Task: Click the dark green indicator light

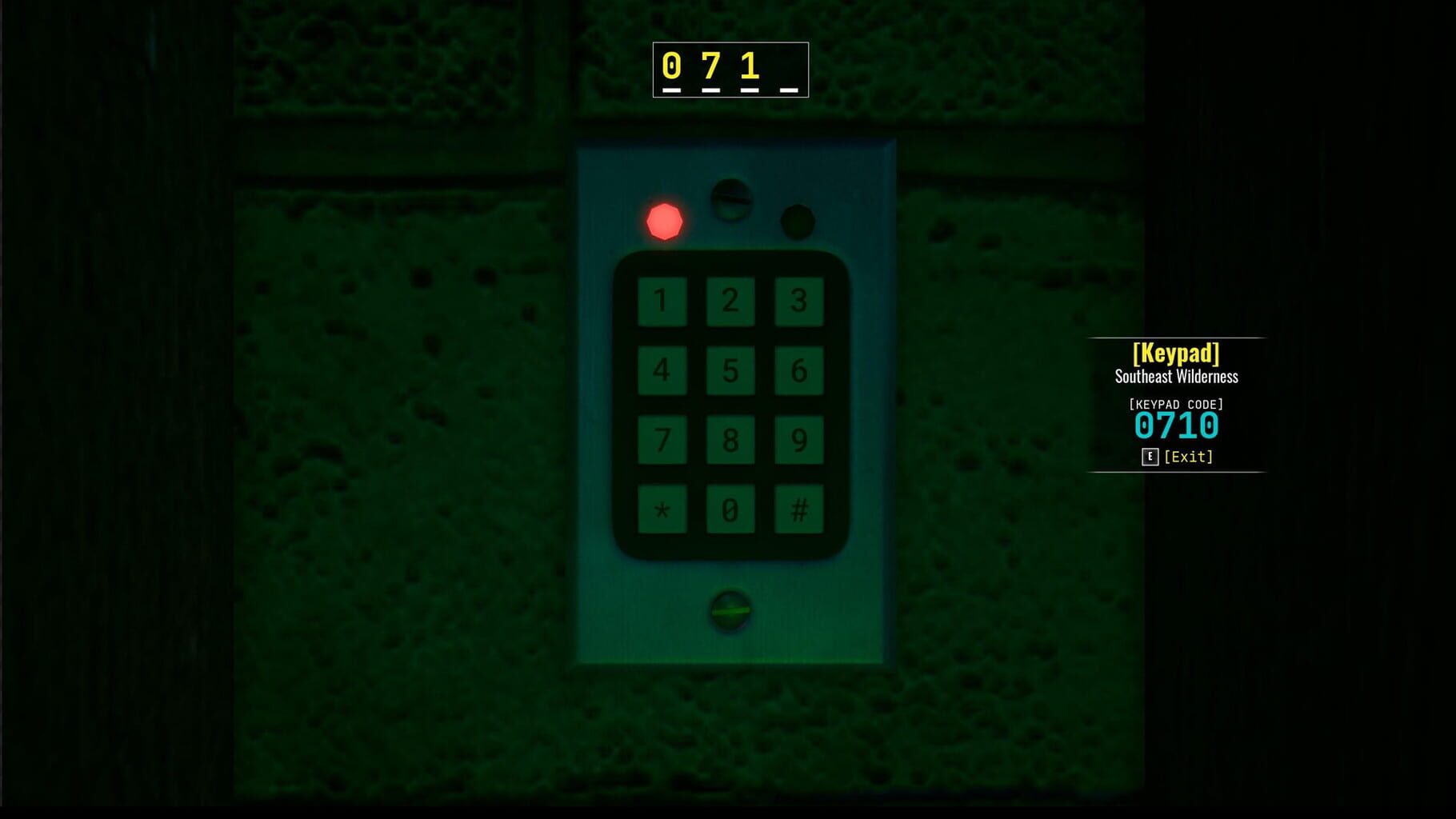Action: (x=797, y=220)
